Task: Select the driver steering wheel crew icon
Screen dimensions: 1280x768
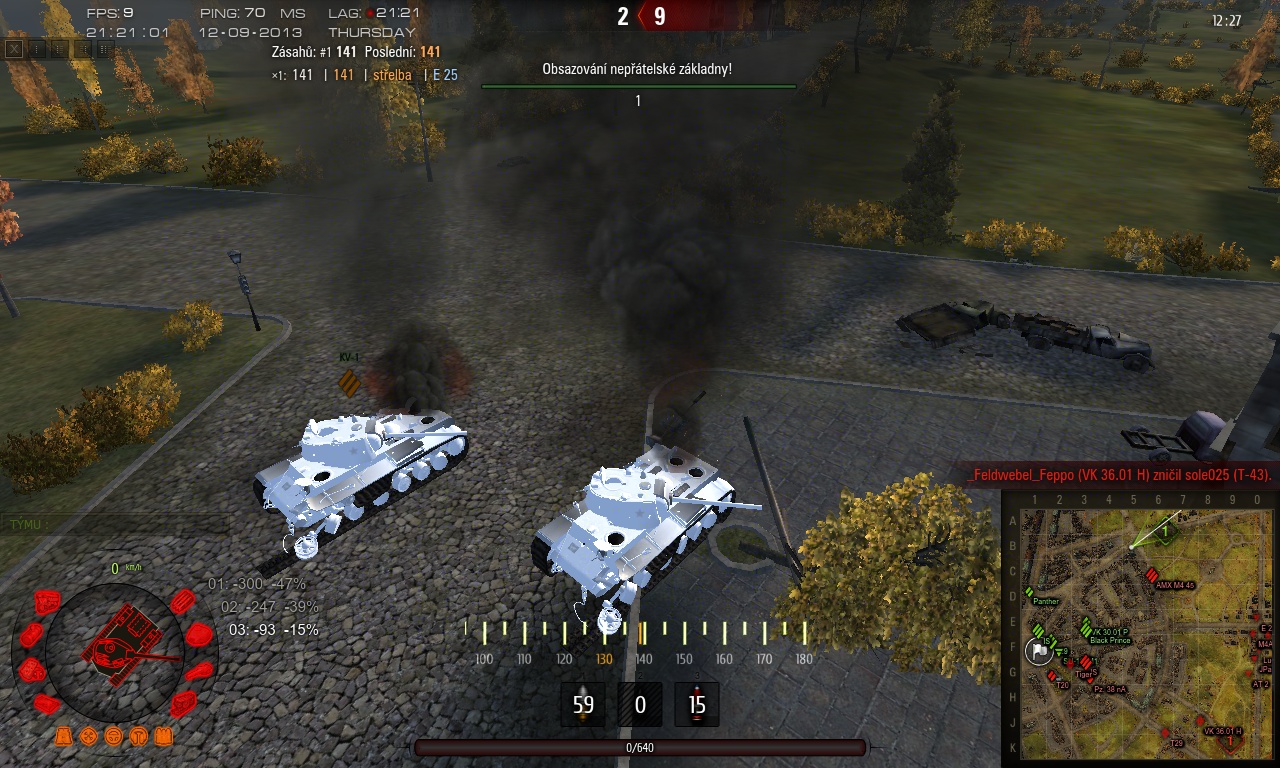Action: (x=113, y=736)
